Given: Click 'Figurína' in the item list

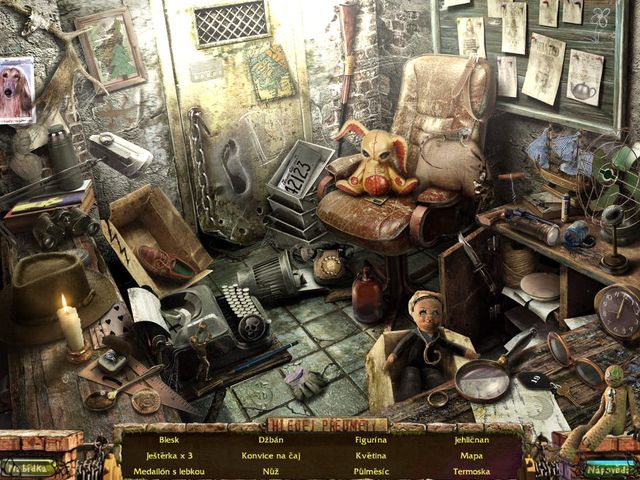Looking at the screenshot, I should [371, 439].
